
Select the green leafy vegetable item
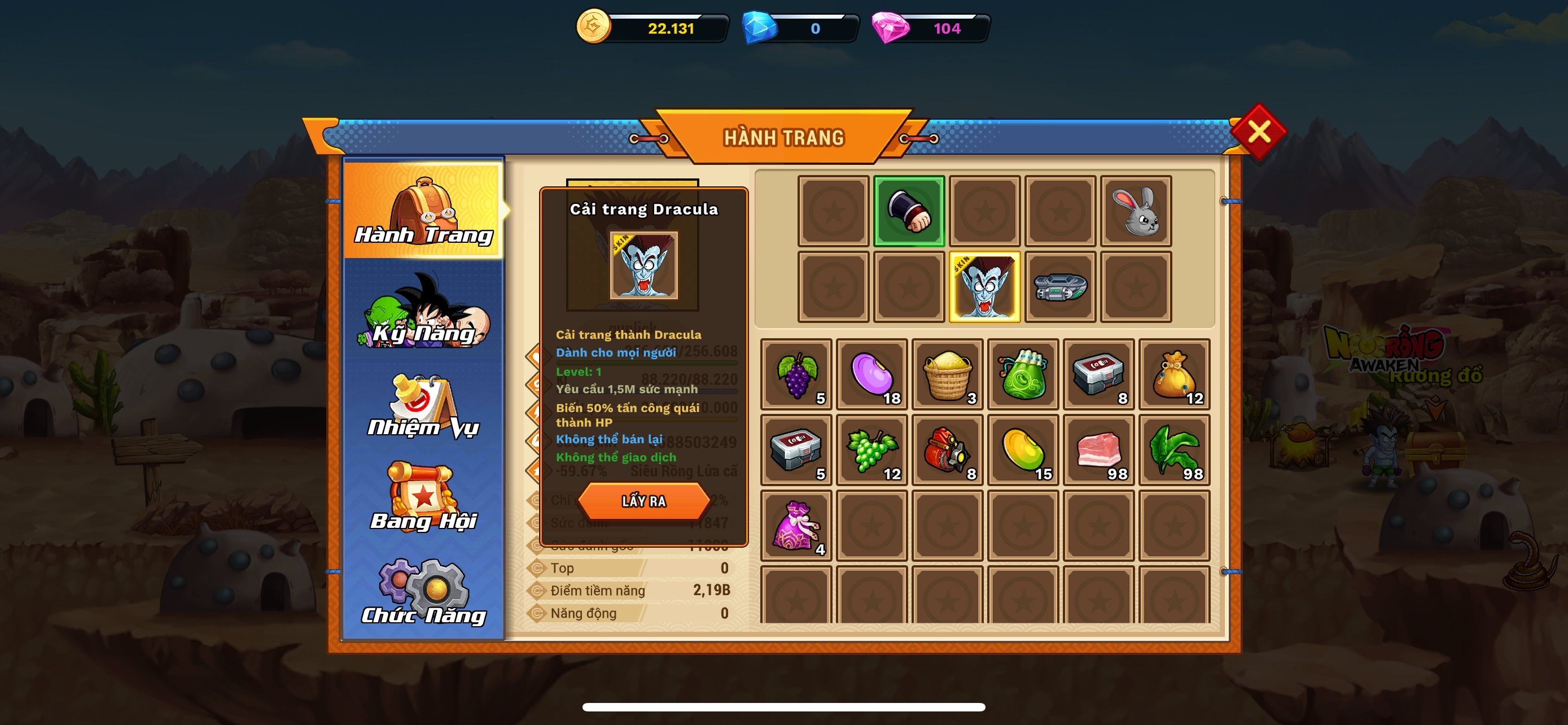click(x=1174, y=450)
